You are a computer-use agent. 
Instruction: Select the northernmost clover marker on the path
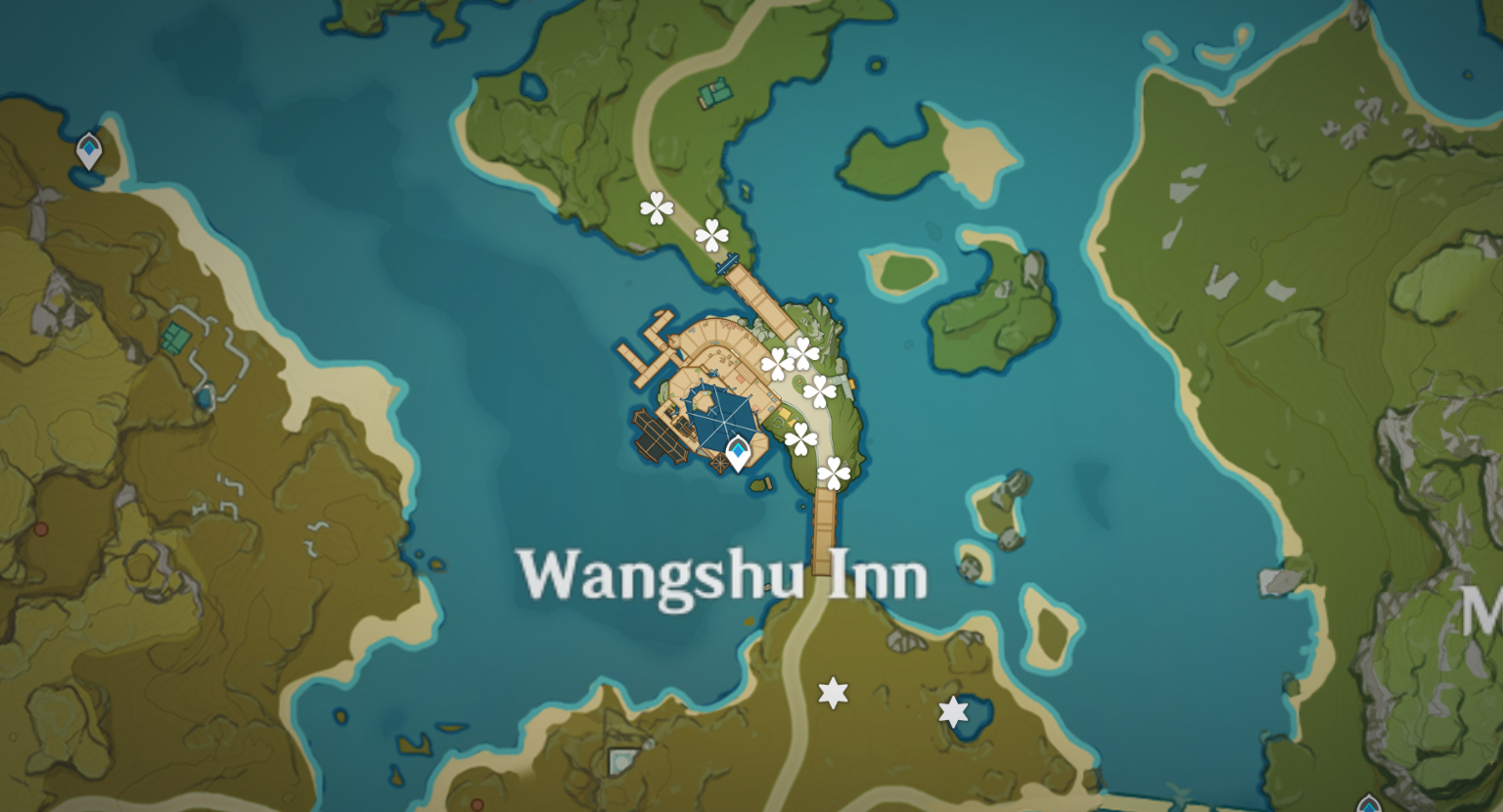coord(658,207)
